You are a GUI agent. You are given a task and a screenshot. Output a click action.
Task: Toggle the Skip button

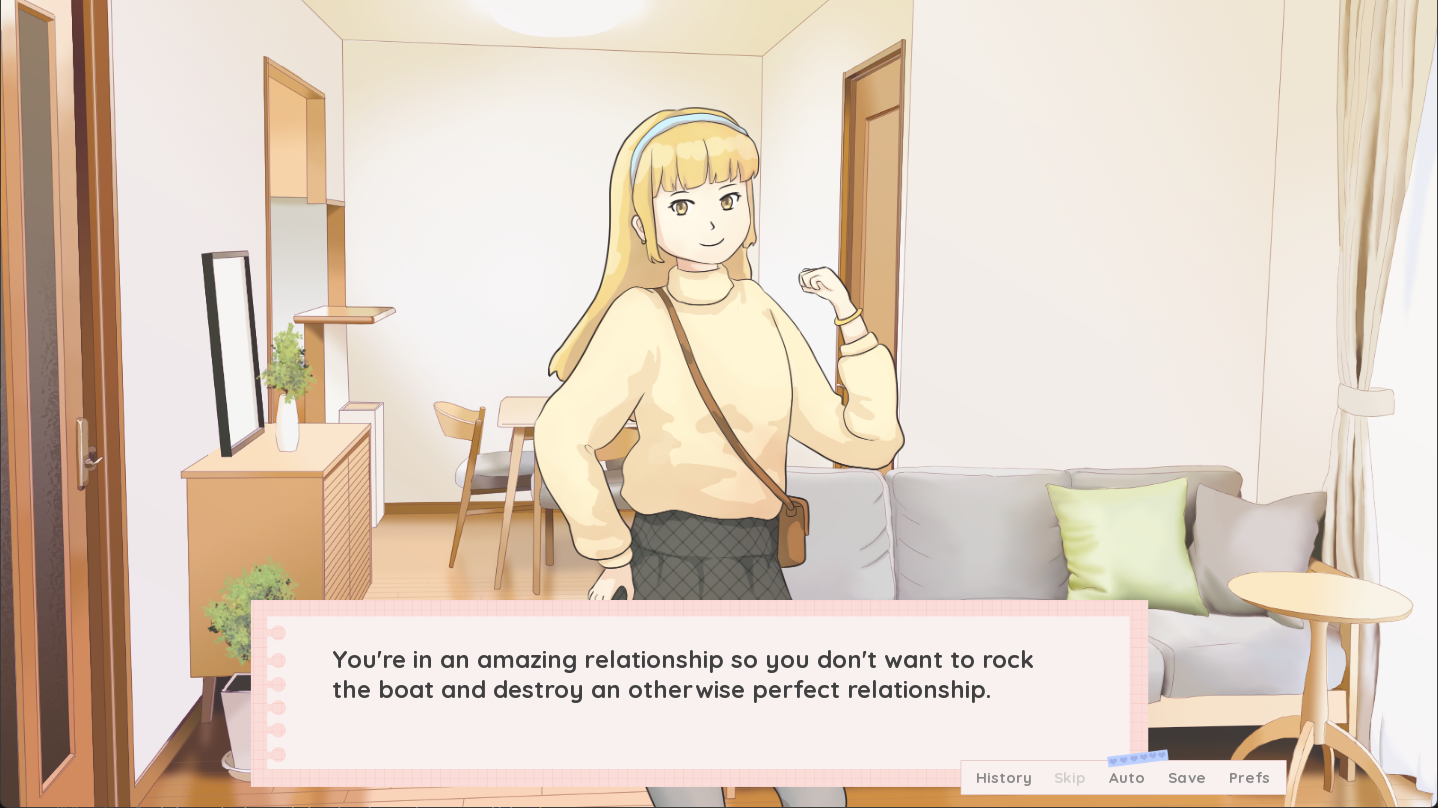1069,778
